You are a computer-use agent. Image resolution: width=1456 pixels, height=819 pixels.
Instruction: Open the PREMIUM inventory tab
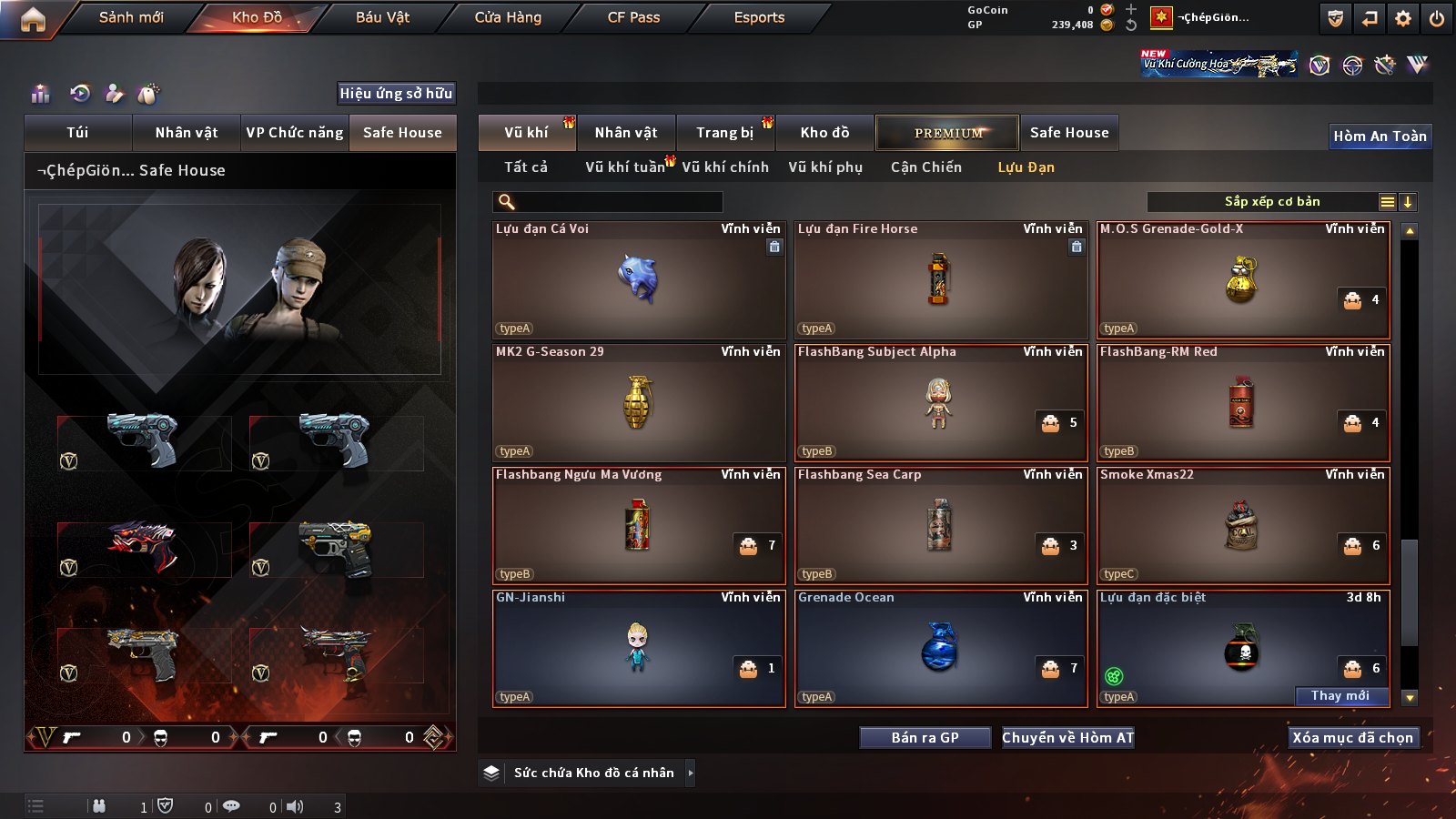tap(947, 133)
